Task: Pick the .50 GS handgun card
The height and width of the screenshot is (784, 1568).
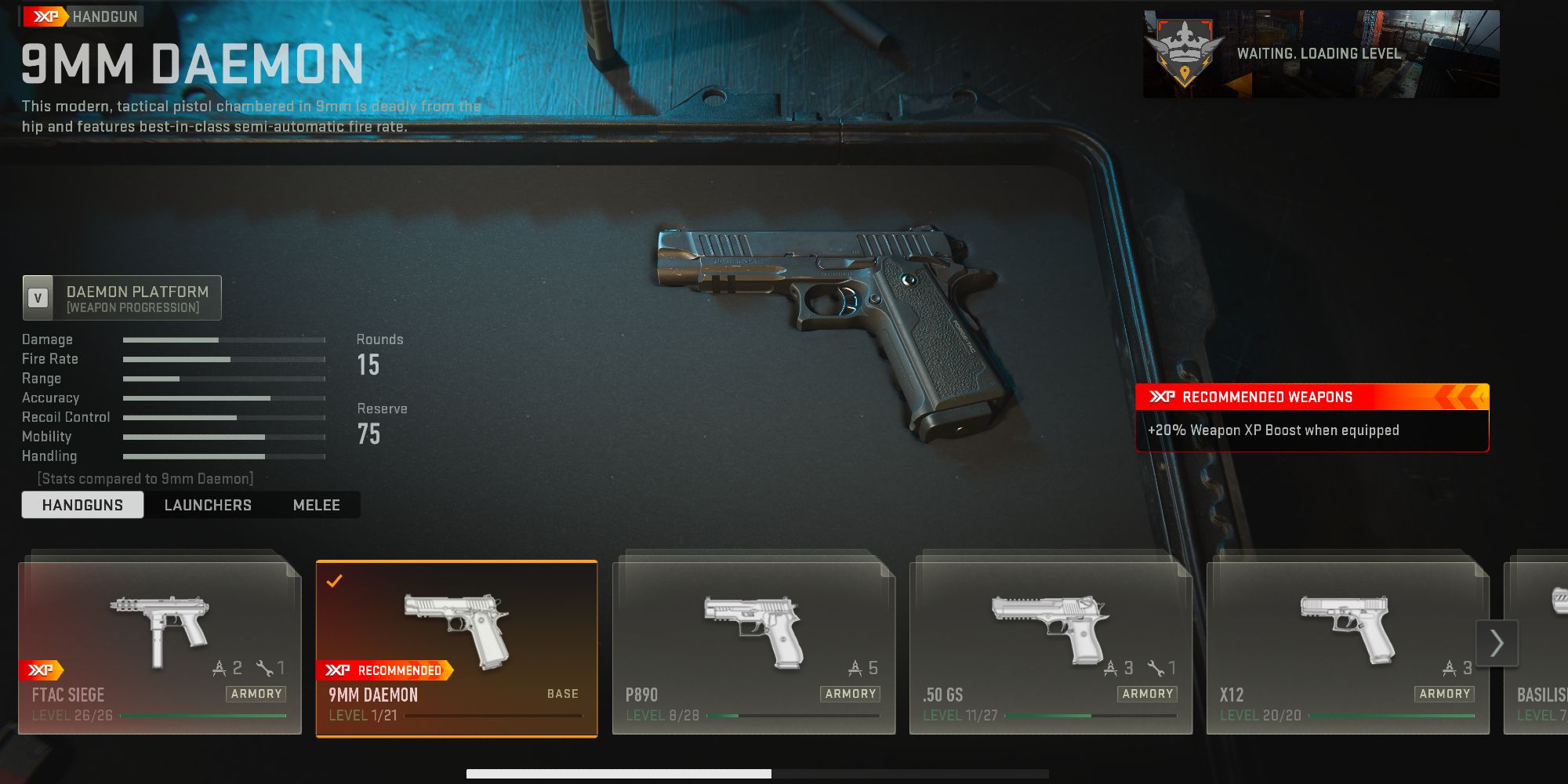Action: tap(1051, 648)
